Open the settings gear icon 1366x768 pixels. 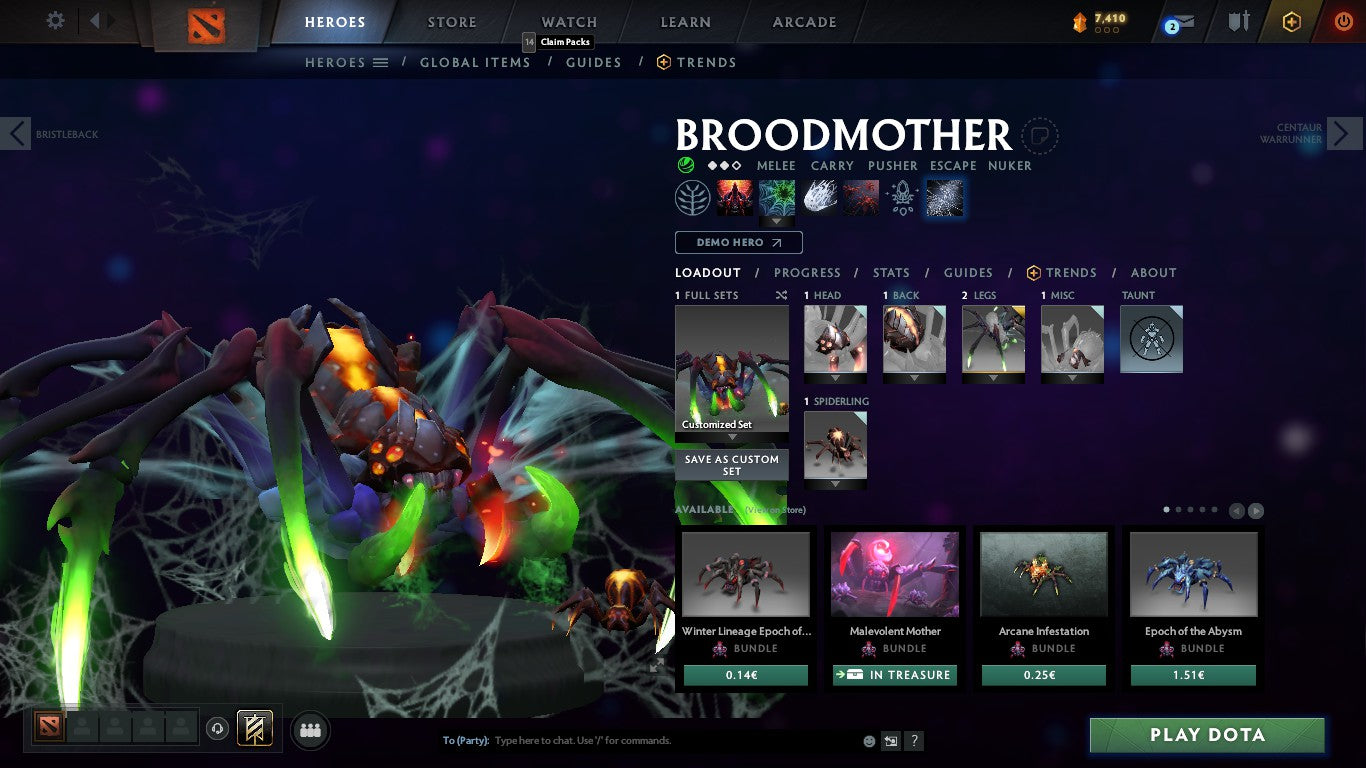coord(55,19)
